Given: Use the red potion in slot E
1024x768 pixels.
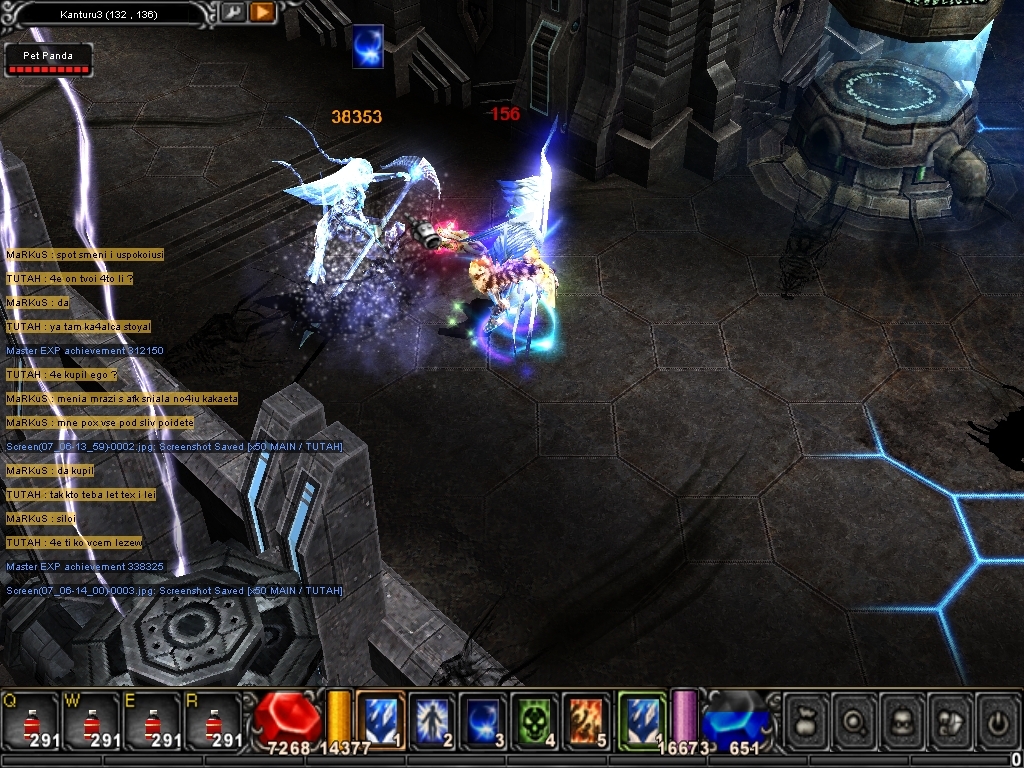Looking at the screenshot, I should pyautogui.click(x=153, y=722).
